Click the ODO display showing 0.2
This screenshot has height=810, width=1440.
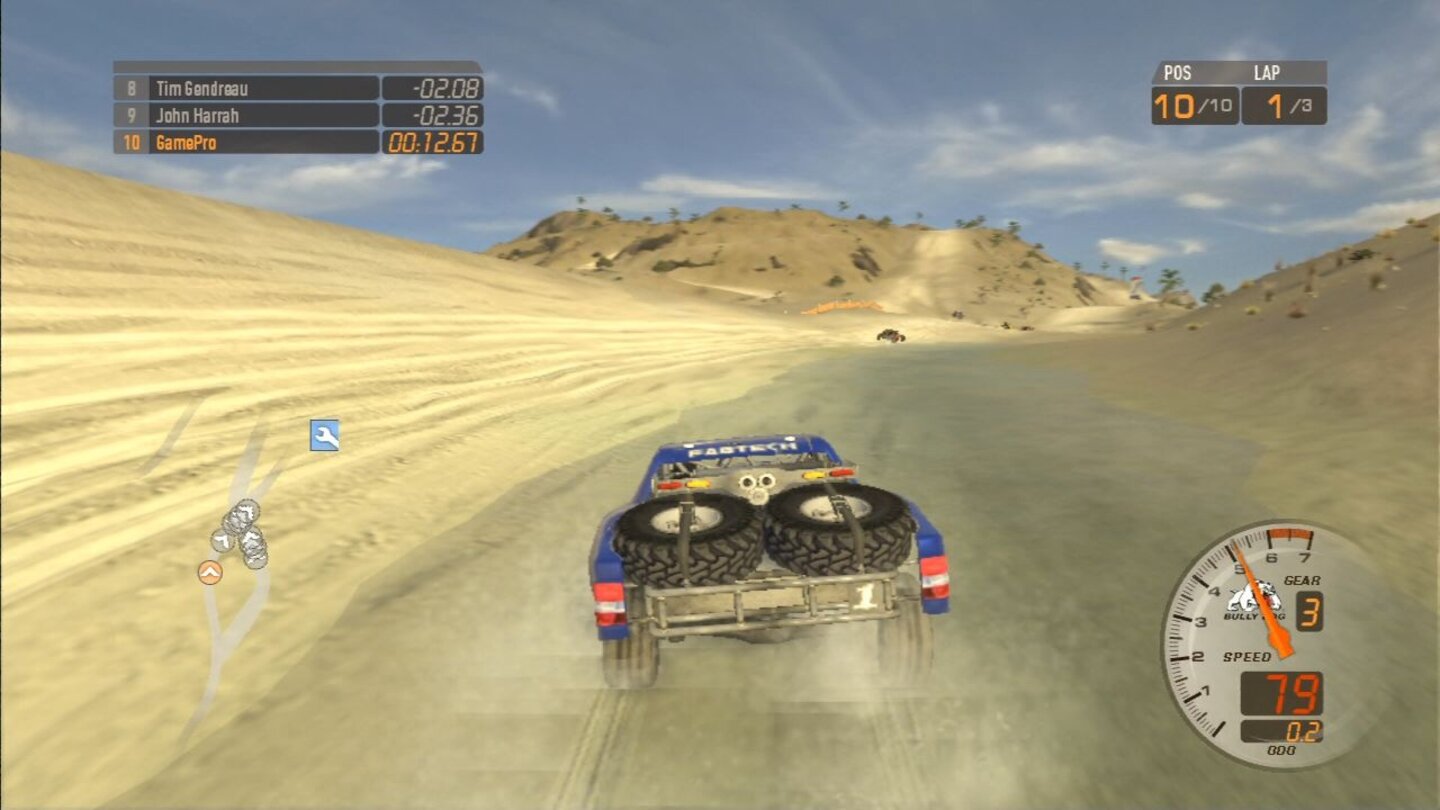click(1305, 732)
